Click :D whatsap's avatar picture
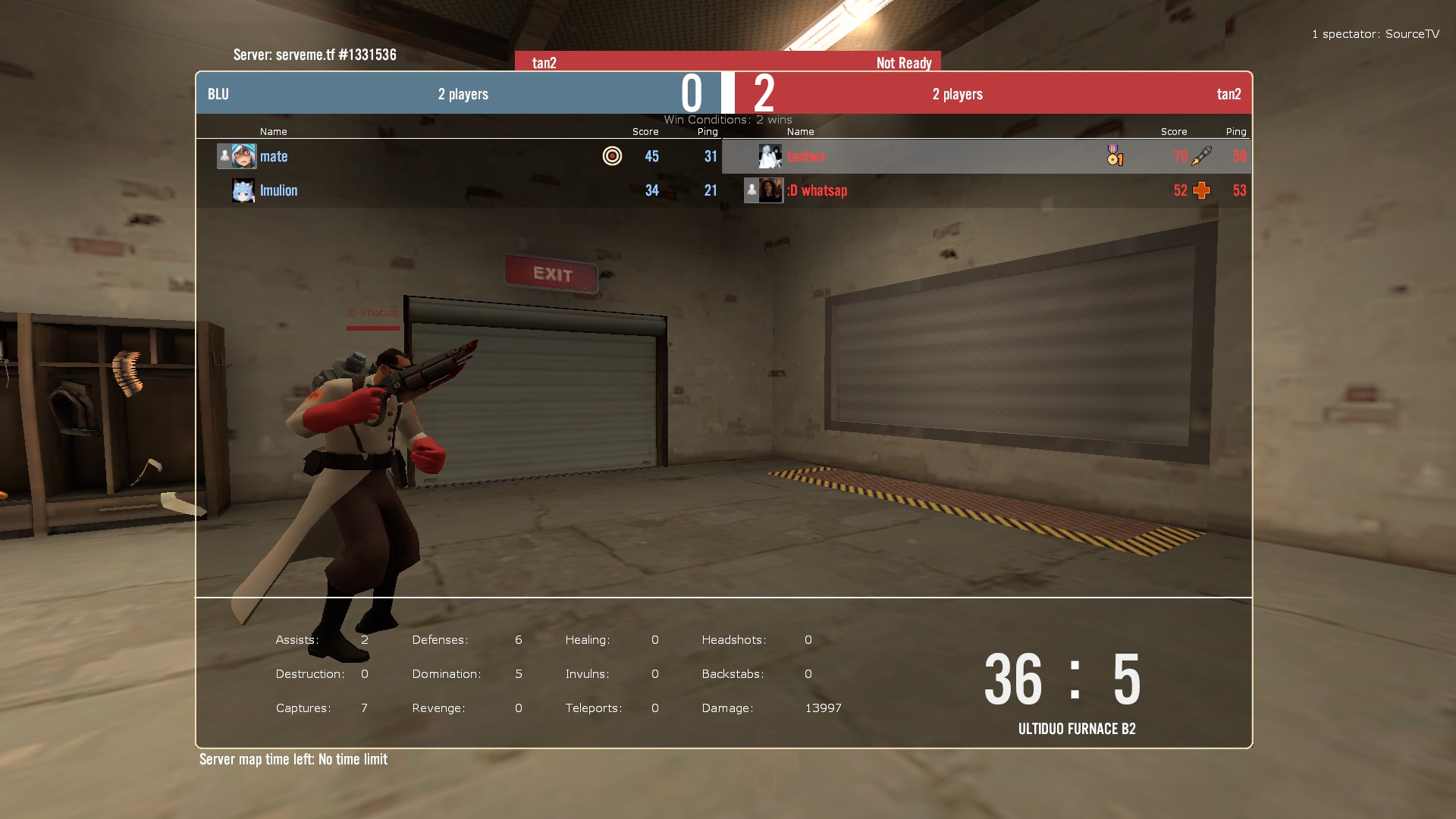1456x819 pixels. tap(770, 190)
